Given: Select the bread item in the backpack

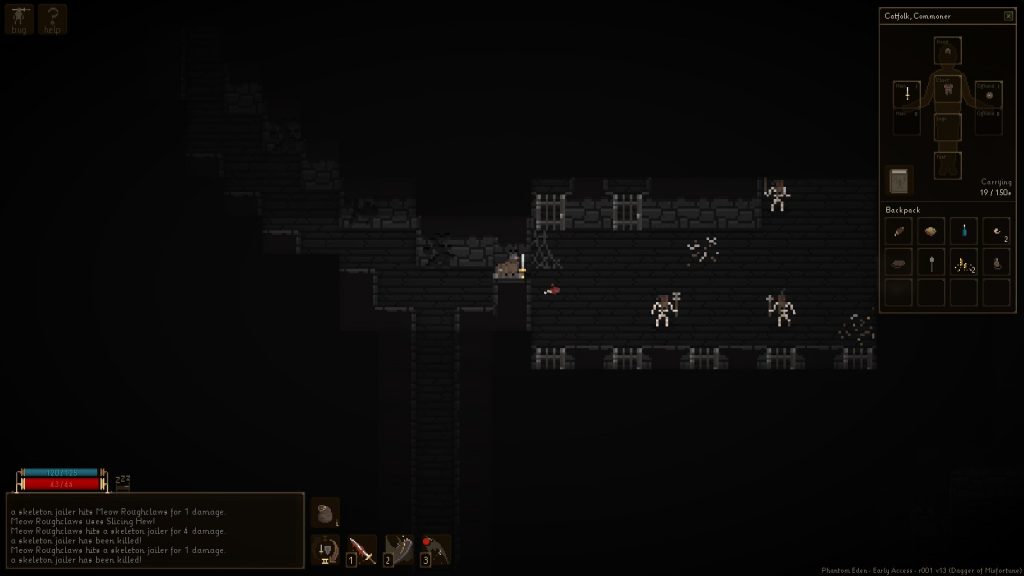Looking at the screenshot, I should tap(931, 231).
